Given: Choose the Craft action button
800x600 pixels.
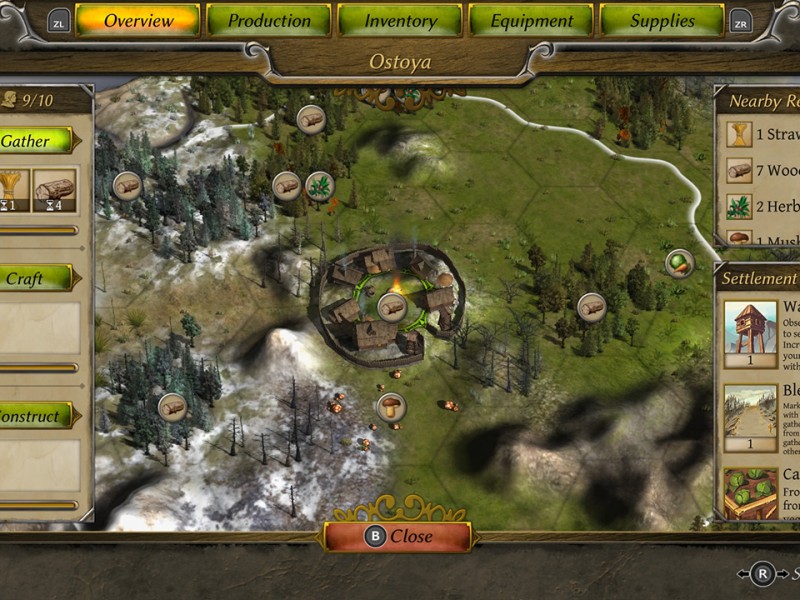Looking at the screenshot, I should point(34,278).
